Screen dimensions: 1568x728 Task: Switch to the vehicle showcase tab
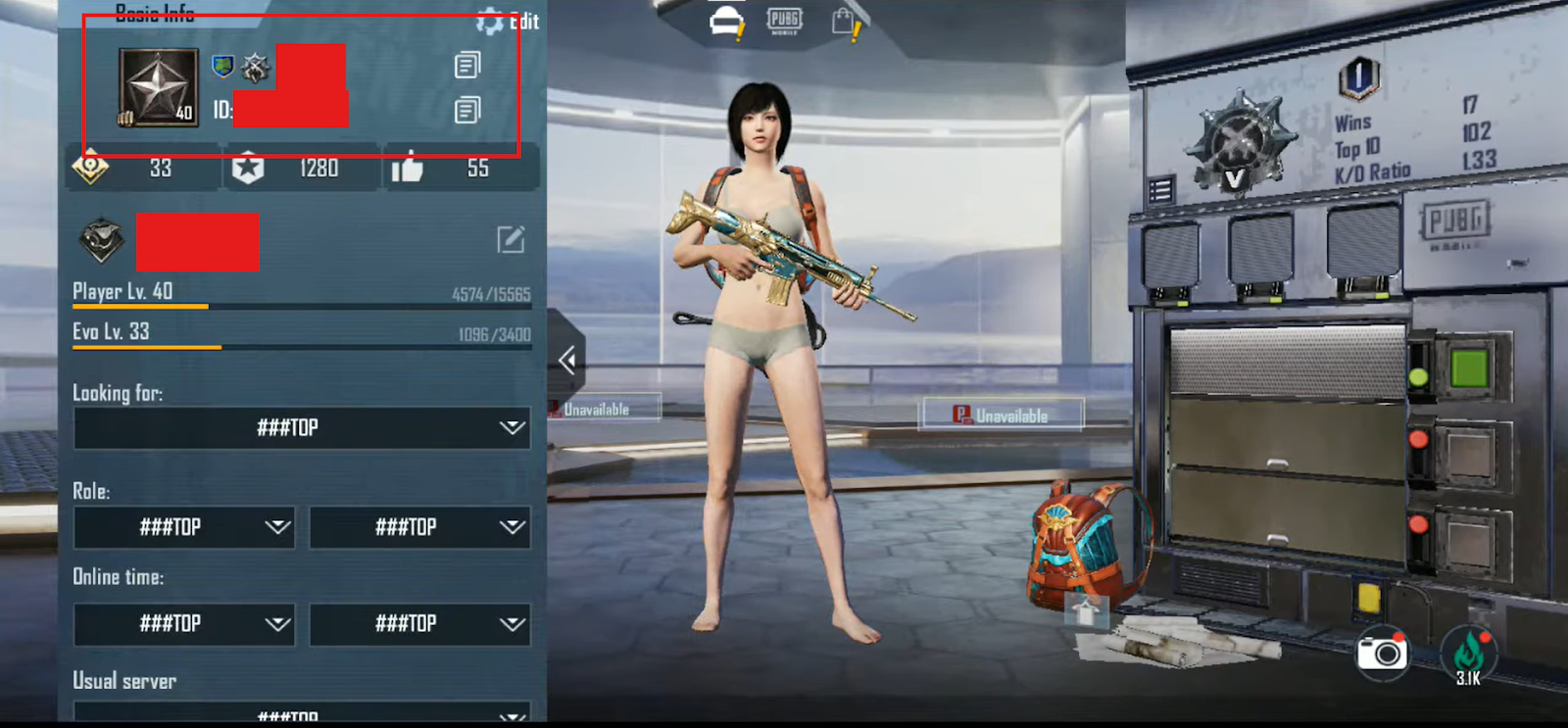(x=726, y=22)
